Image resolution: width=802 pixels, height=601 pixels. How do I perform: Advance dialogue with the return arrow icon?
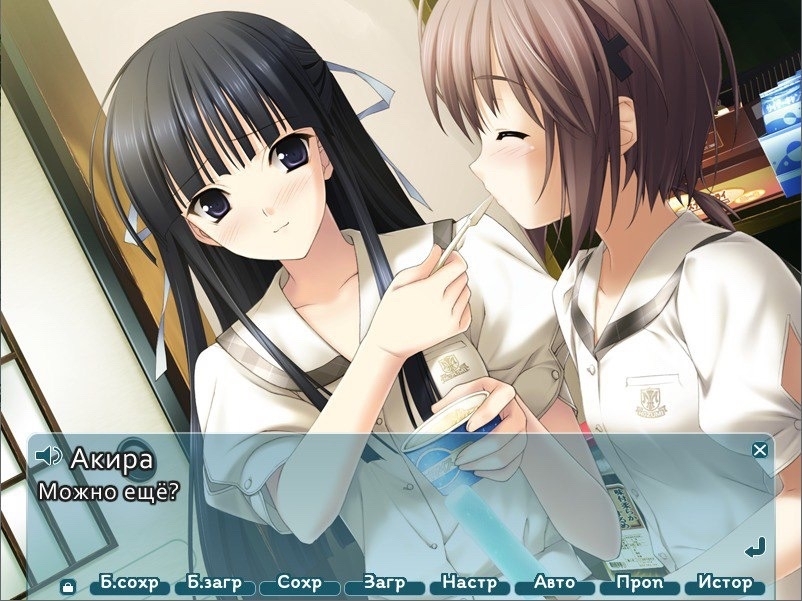(x=756, y=547)
